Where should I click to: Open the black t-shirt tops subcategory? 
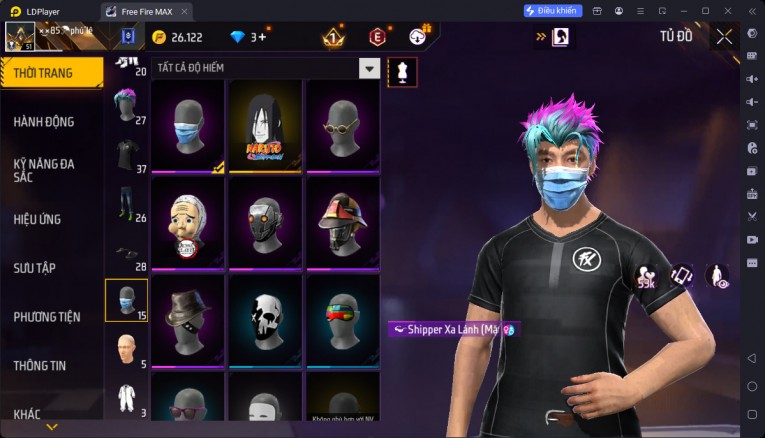tap(125, 157)
